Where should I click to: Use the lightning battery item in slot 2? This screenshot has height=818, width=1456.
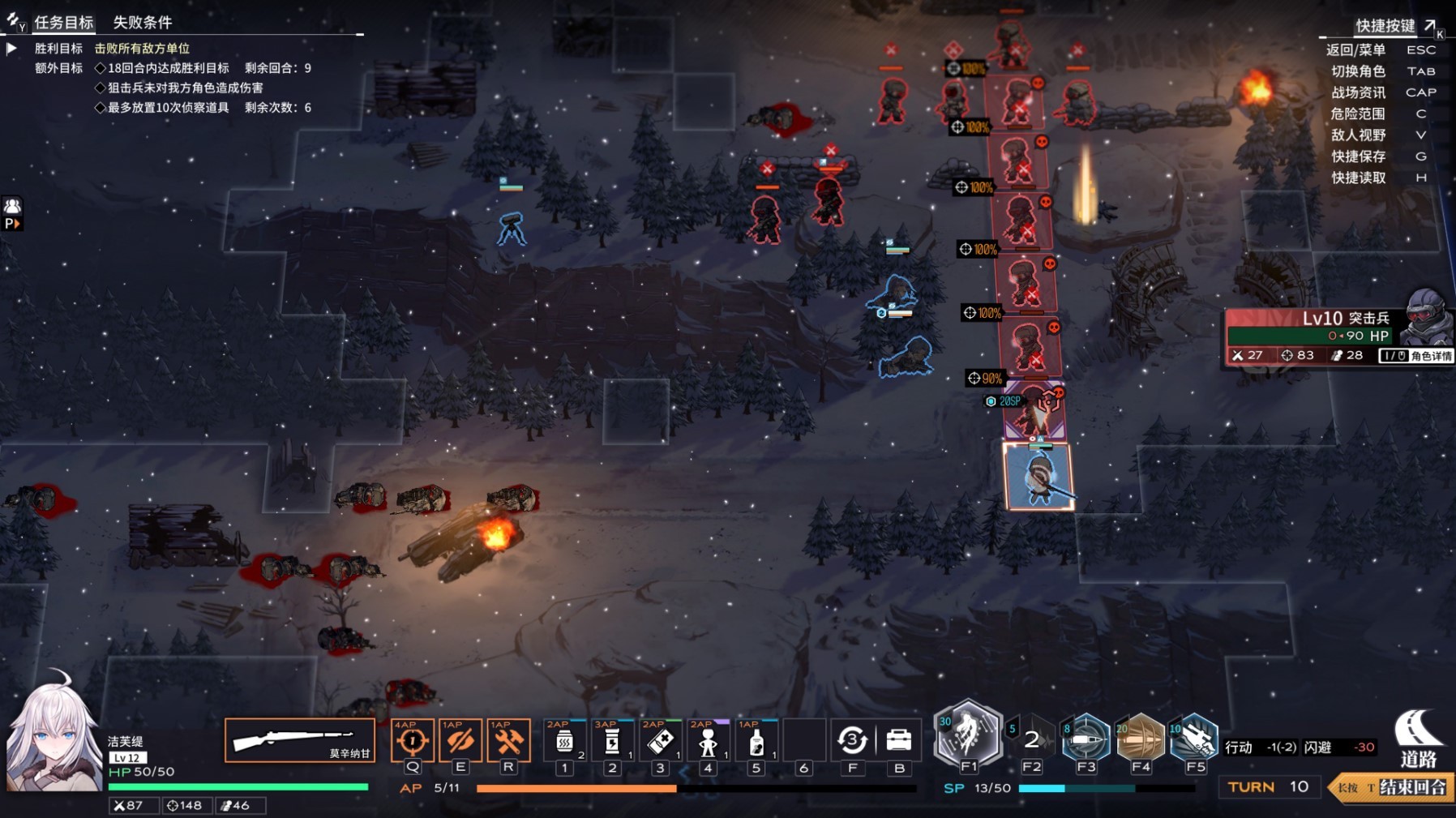[612, 741]
